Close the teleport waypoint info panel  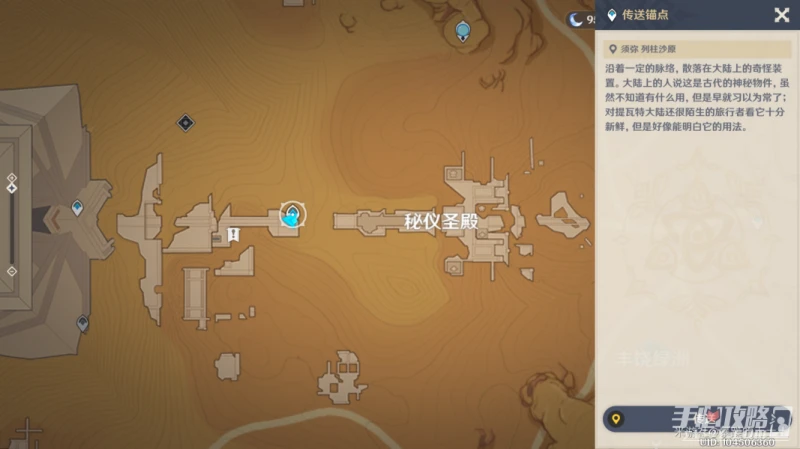(x=781, y=14)
